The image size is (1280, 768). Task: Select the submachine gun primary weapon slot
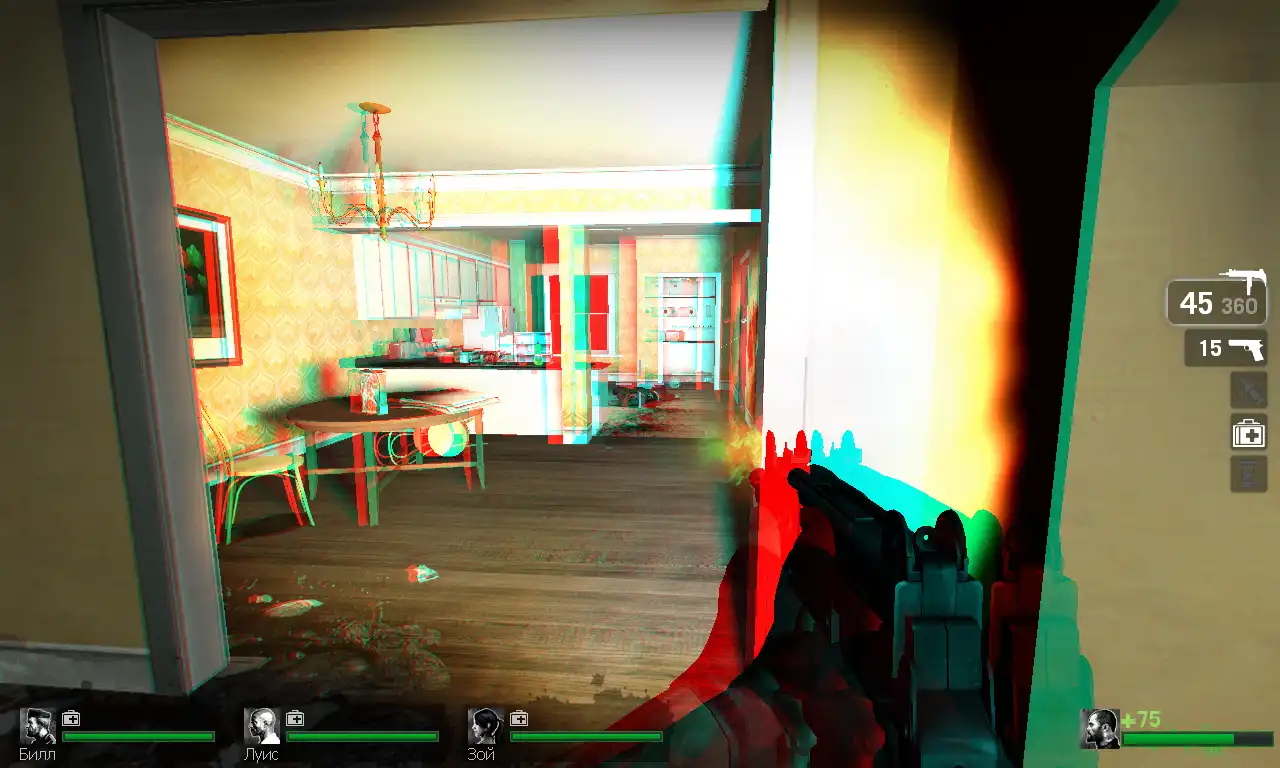click(x=1216, y=302)
